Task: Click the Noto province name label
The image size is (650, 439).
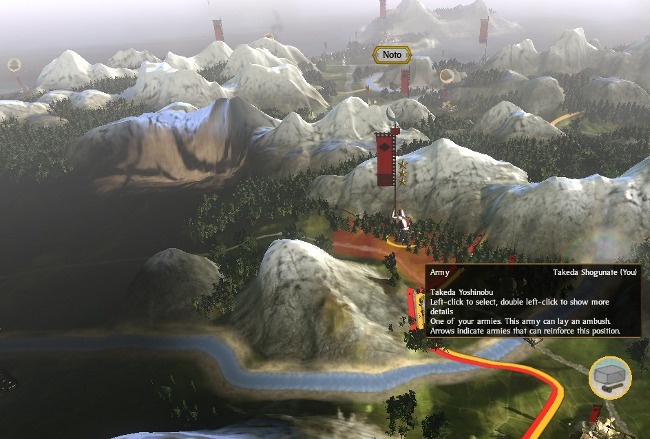Action: tap(392, 55)
